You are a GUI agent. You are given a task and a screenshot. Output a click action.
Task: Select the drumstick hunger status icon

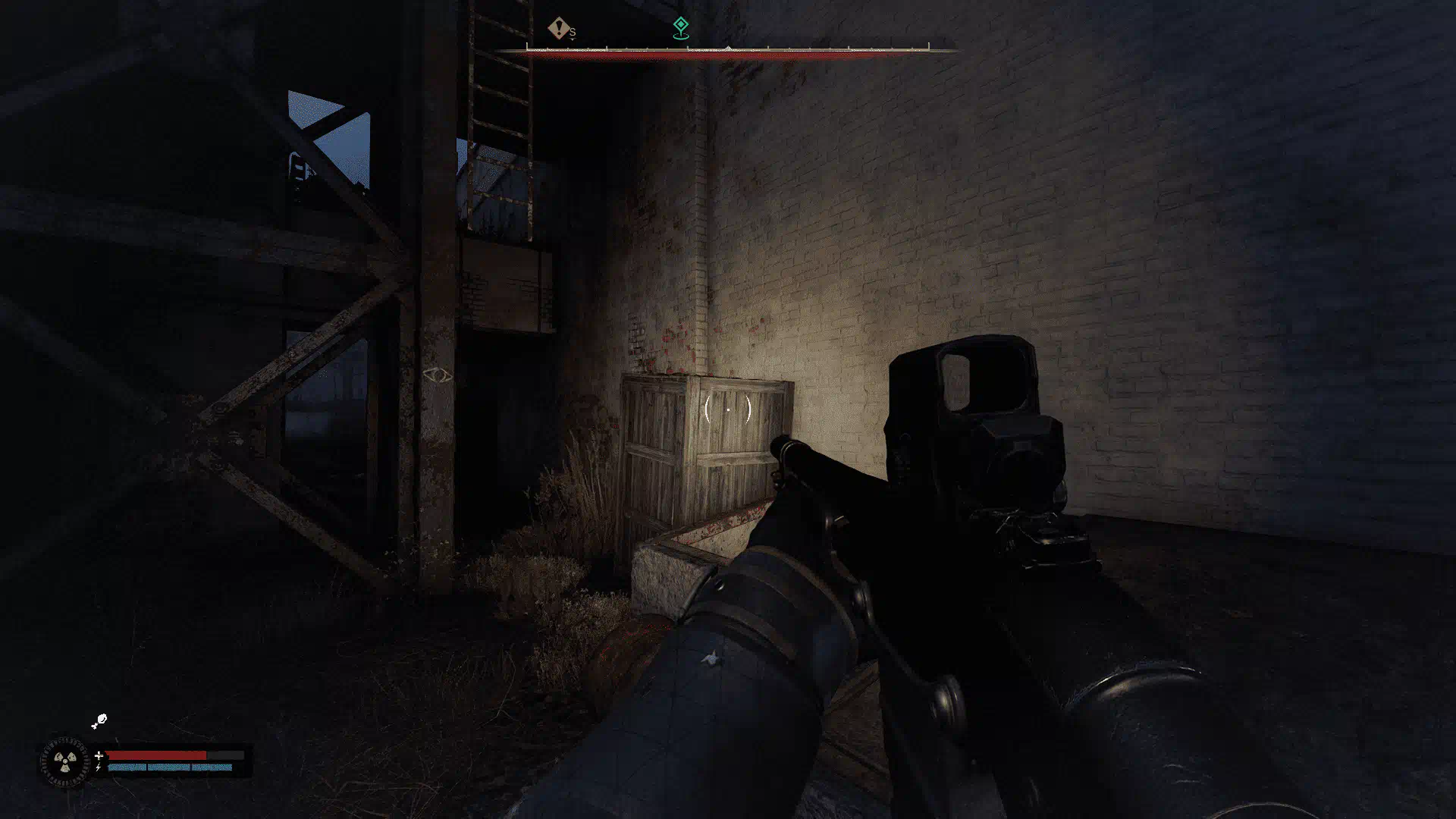click(x=99, y=721)
